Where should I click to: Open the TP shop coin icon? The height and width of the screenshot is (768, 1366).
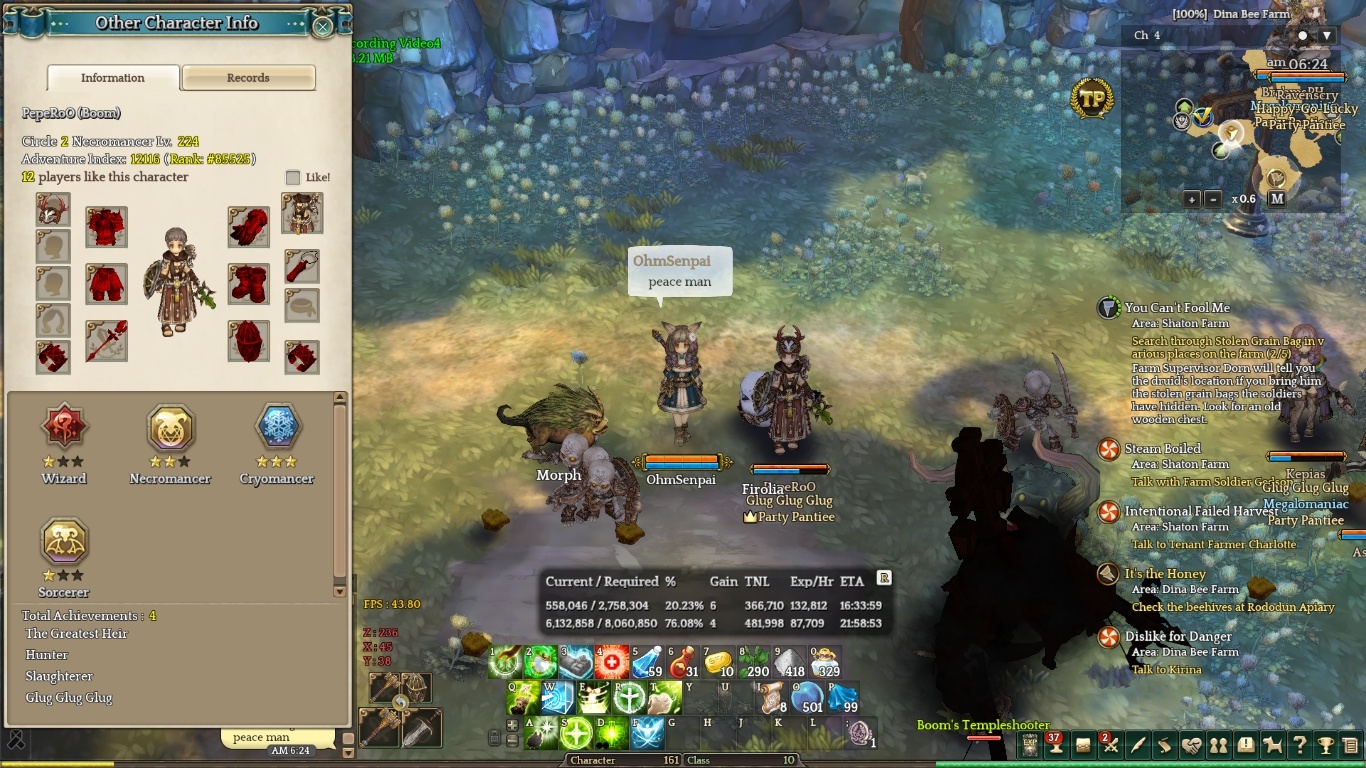tap(1092, 98)
